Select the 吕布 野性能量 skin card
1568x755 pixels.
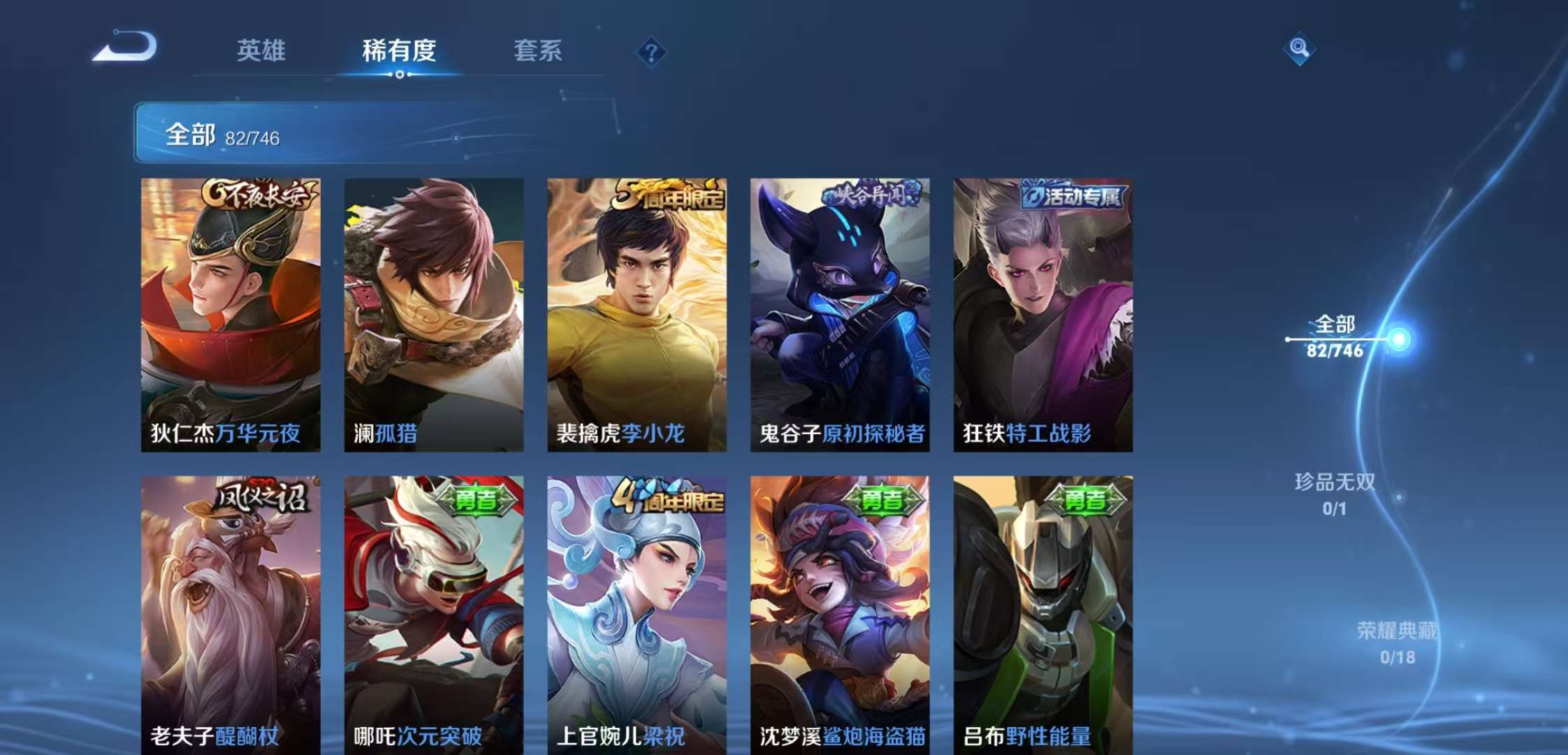tap(1043, 614)
